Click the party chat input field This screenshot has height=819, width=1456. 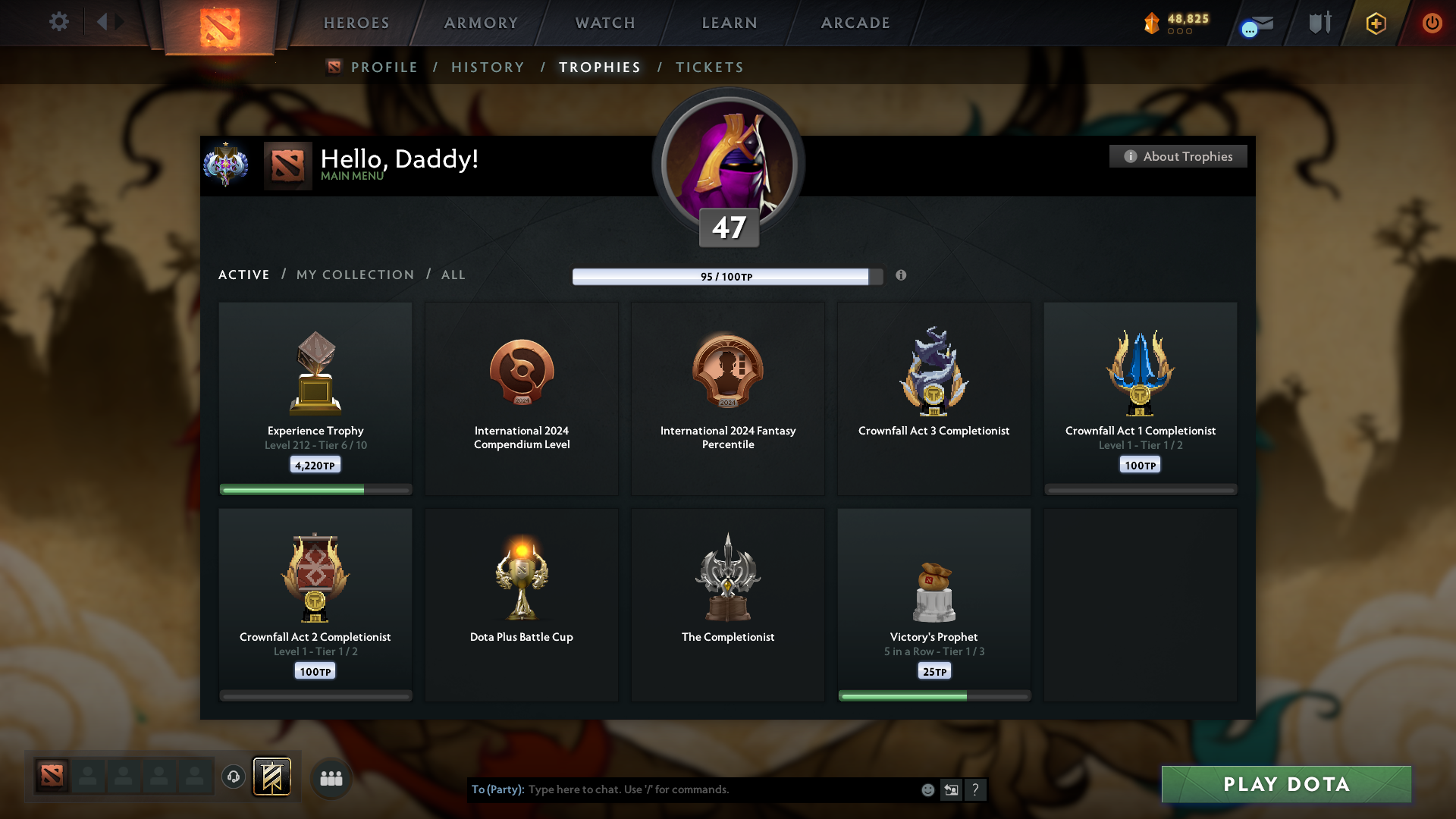pyautogui.click(x=682, y=789)
